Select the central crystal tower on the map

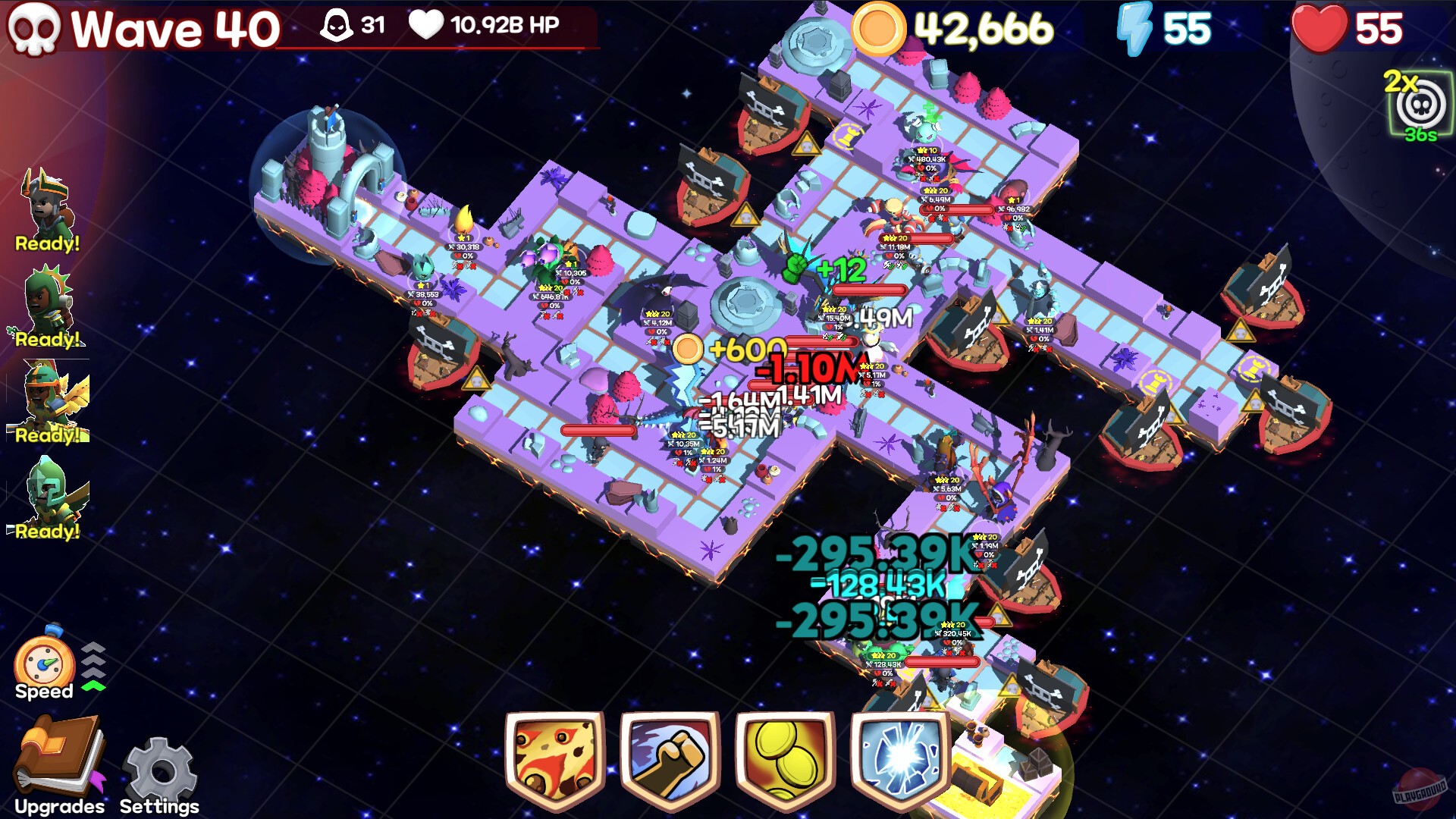pyautogui.click(x=747, y=303)
